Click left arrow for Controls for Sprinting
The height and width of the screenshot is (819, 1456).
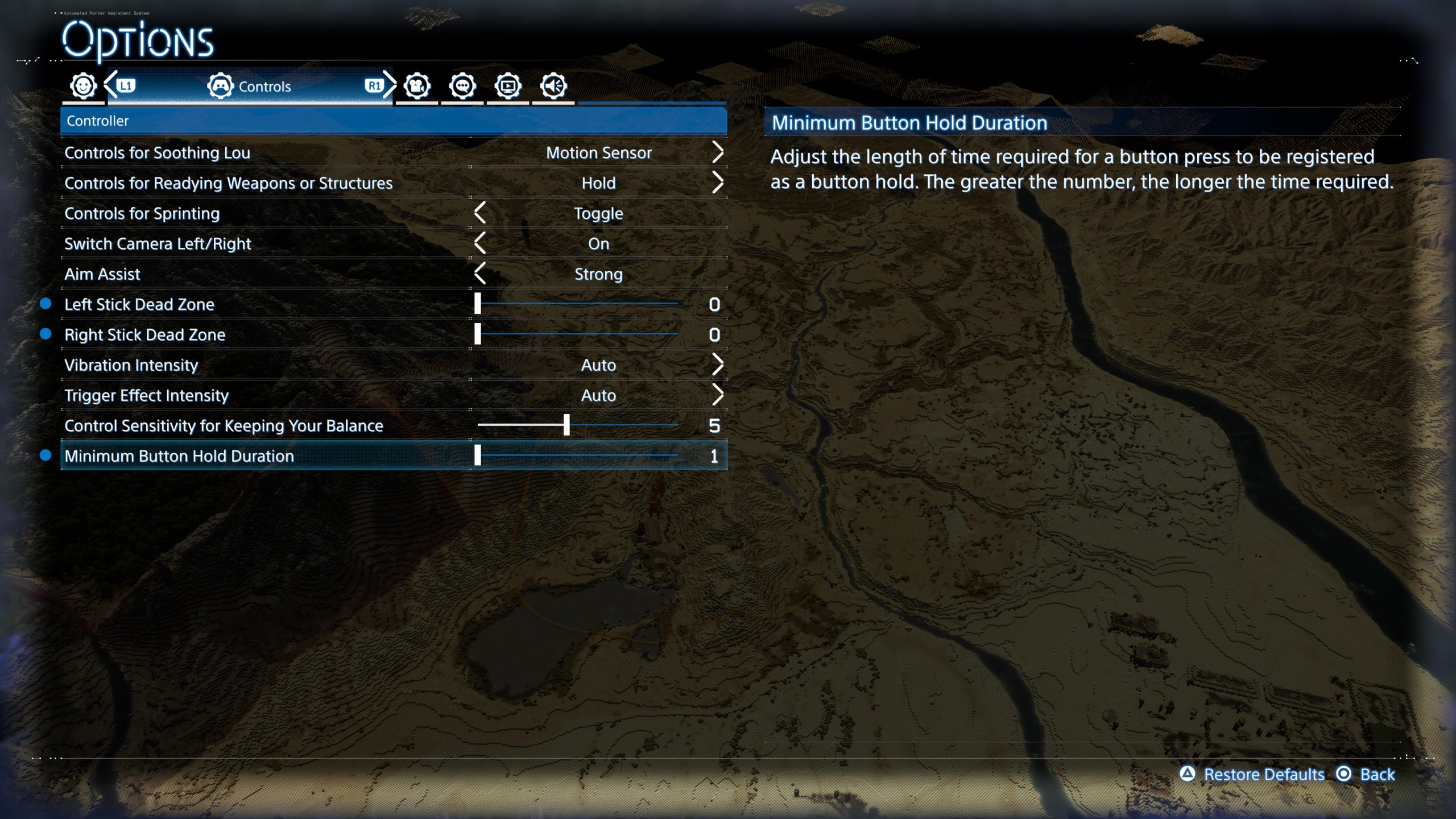(x=480, y=213)
